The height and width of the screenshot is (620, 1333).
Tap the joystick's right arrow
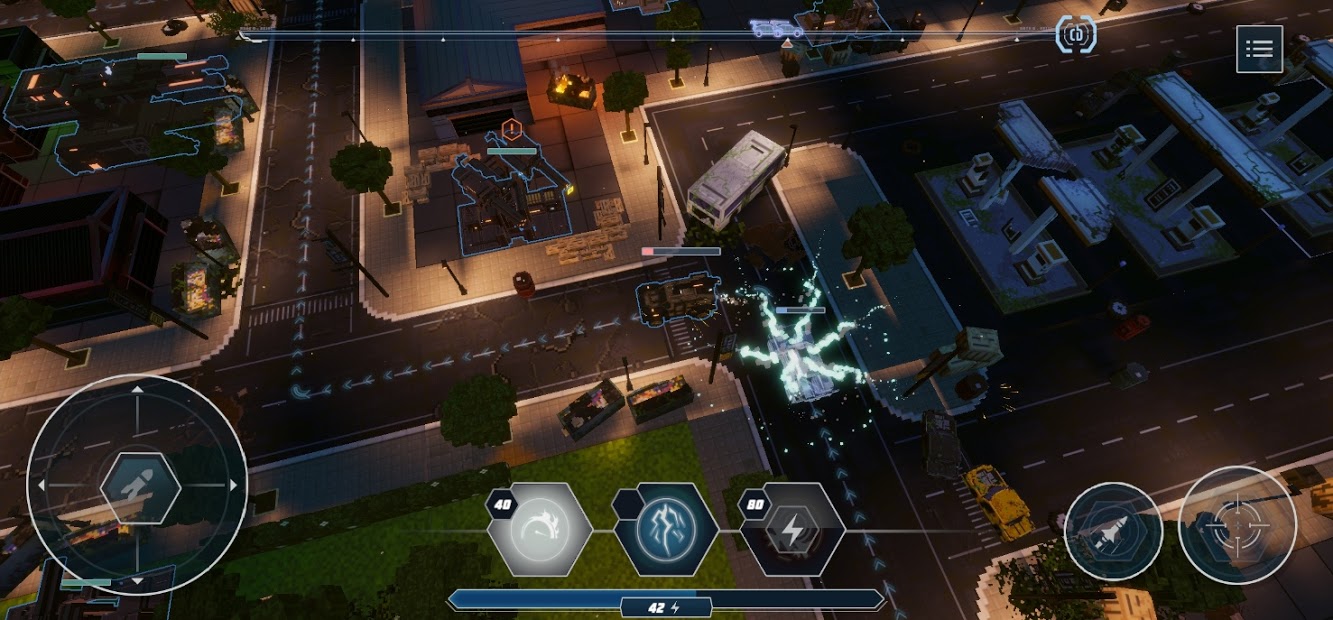coord(235,486)
